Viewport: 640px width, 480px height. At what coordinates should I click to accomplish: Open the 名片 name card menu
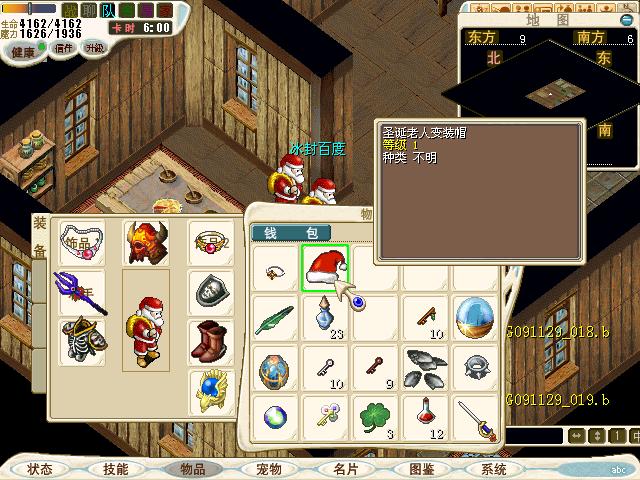346,468
